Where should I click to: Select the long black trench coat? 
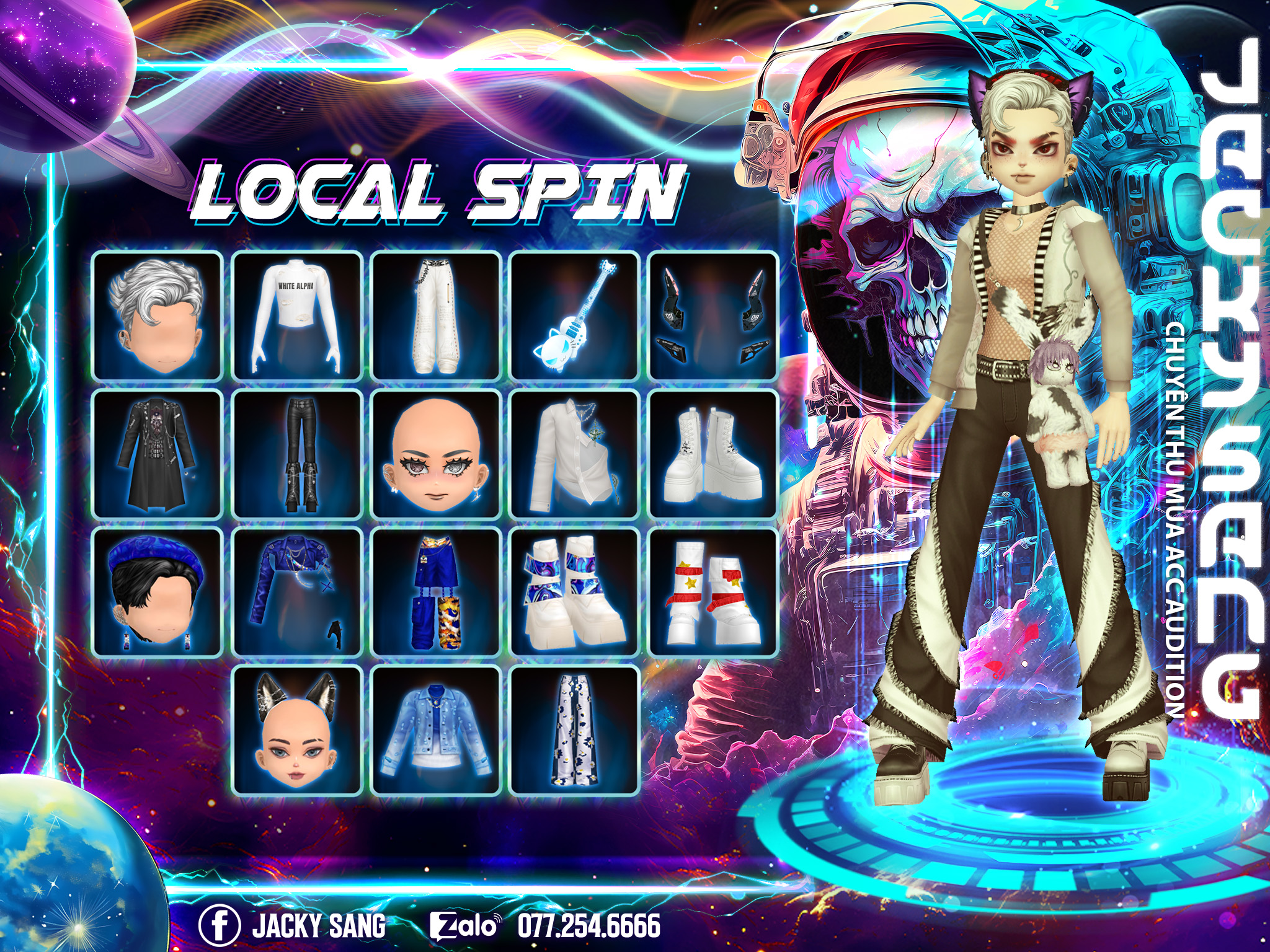(x=158, y=454)
